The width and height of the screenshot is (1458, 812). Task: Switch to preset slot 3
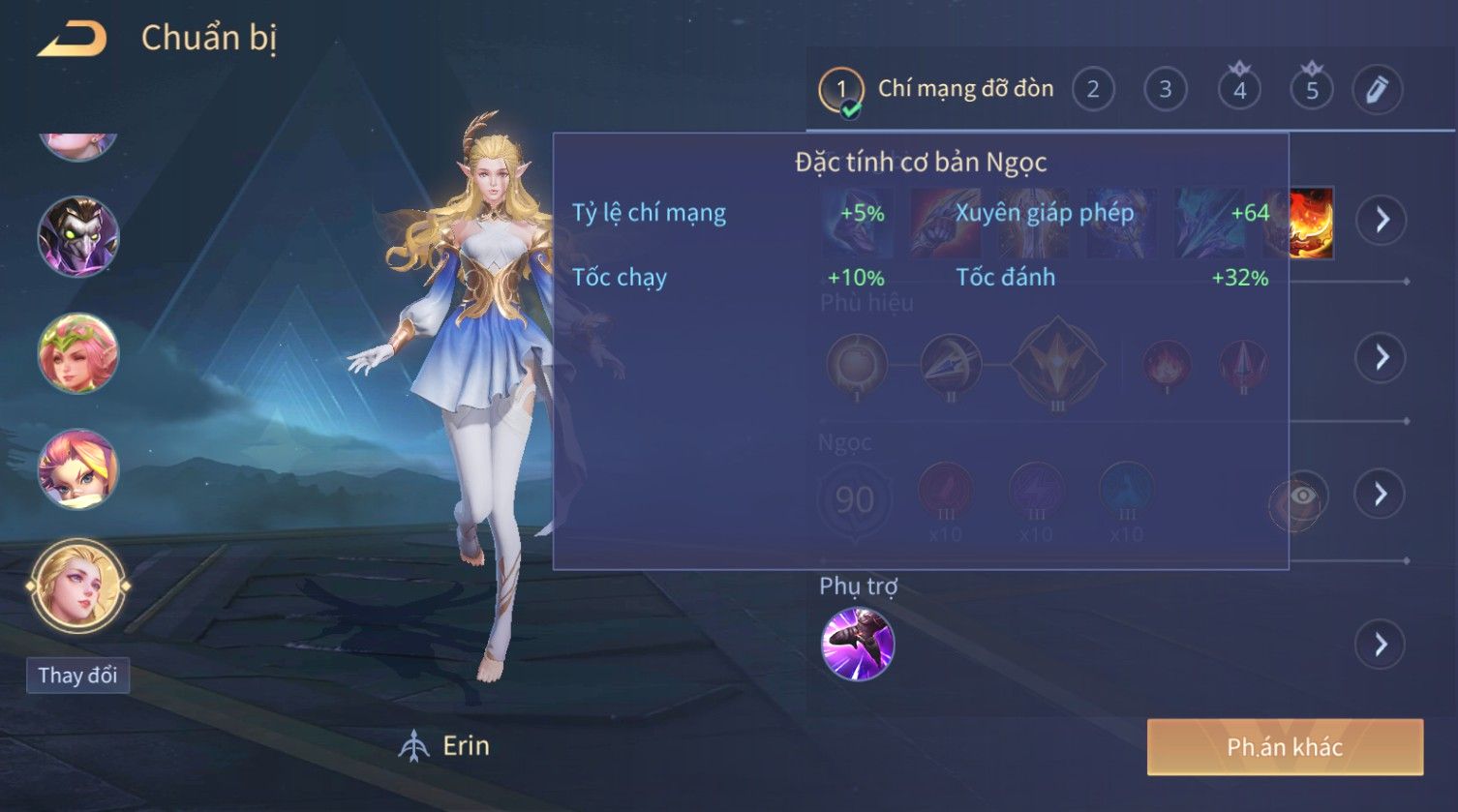point(1166,90)
